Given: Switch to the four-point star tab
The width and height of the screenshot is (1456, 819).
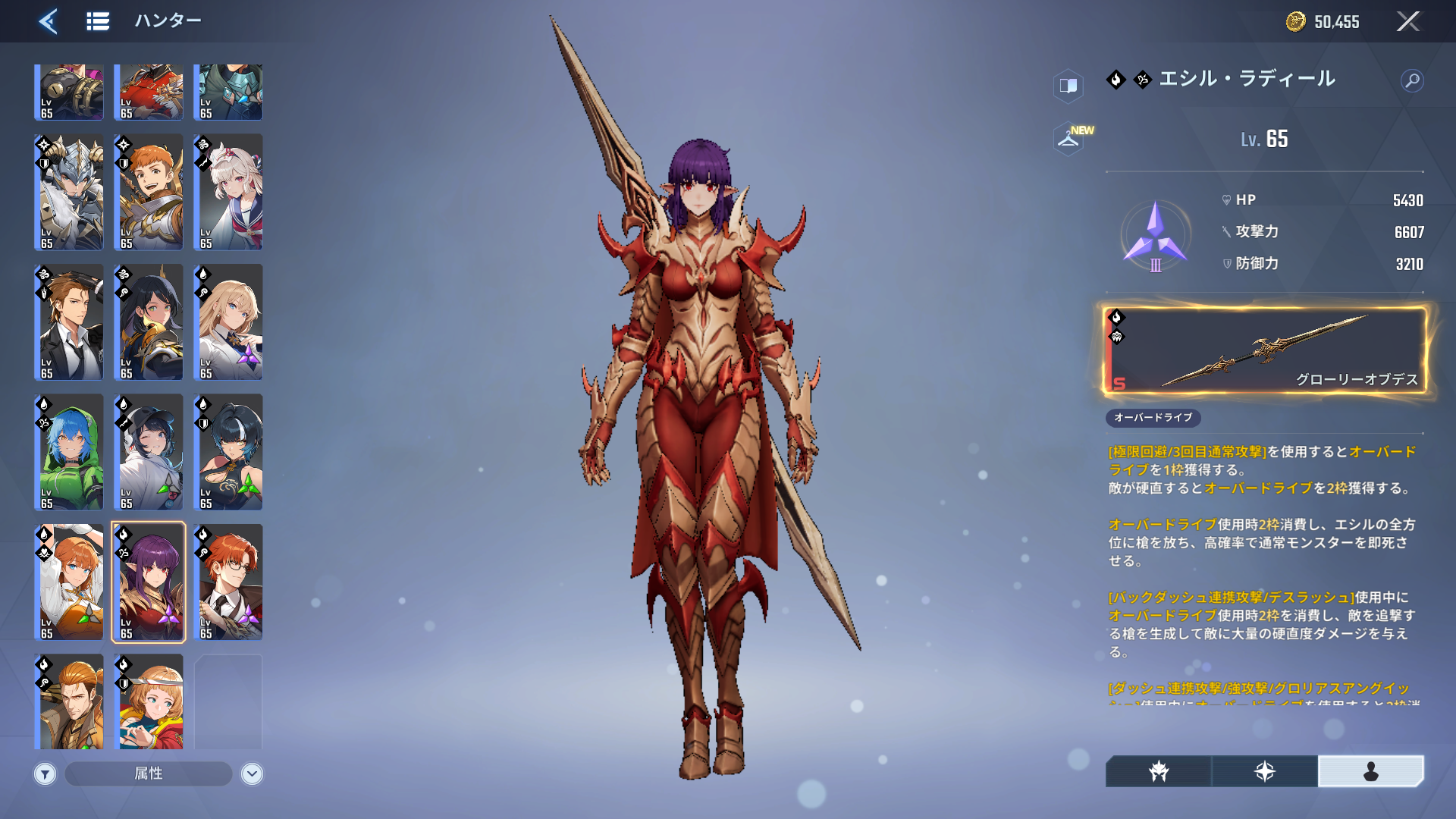Looking at the screenshot, I should 1264,771.
